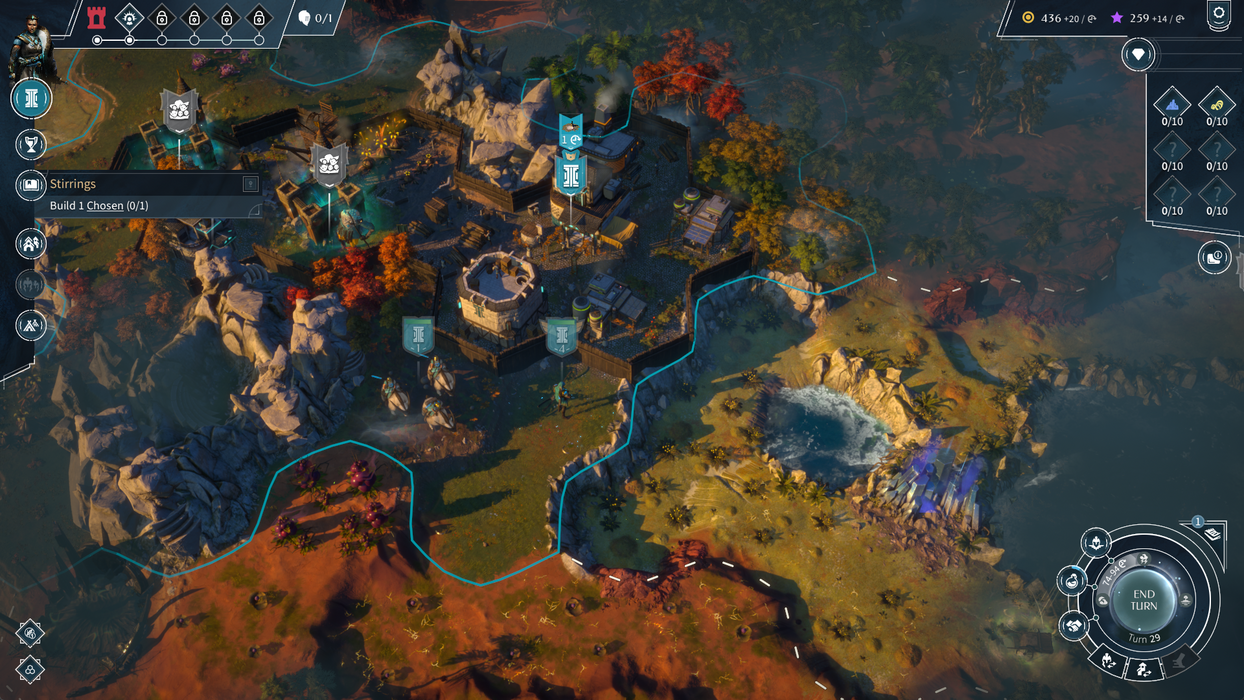Open the helmet military screen button
This screenshot has height=700, width=1244.
pos(1096,543)
